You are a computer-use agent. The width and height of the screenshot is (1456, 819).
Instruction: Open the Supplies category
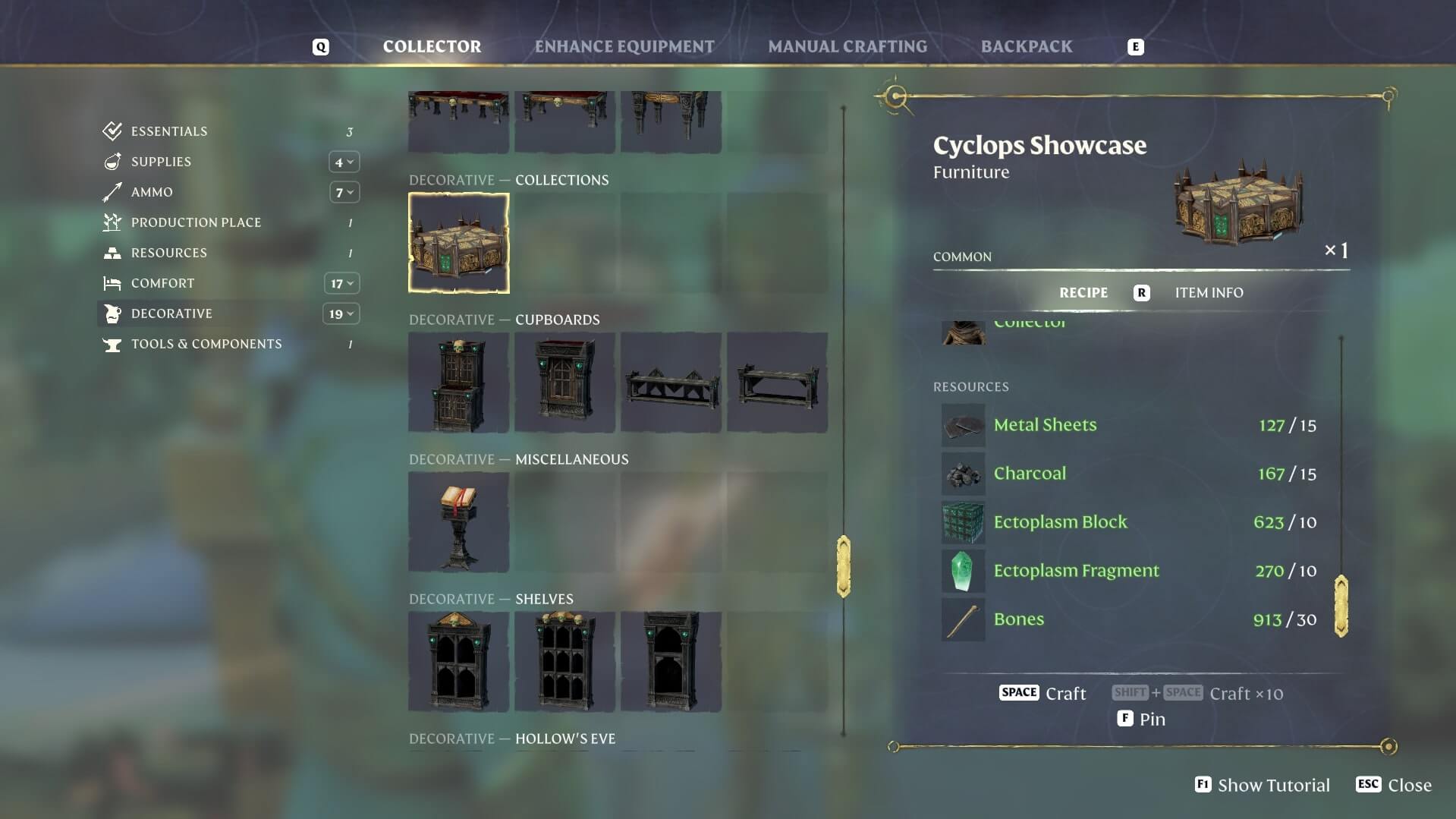click(161, 162)
